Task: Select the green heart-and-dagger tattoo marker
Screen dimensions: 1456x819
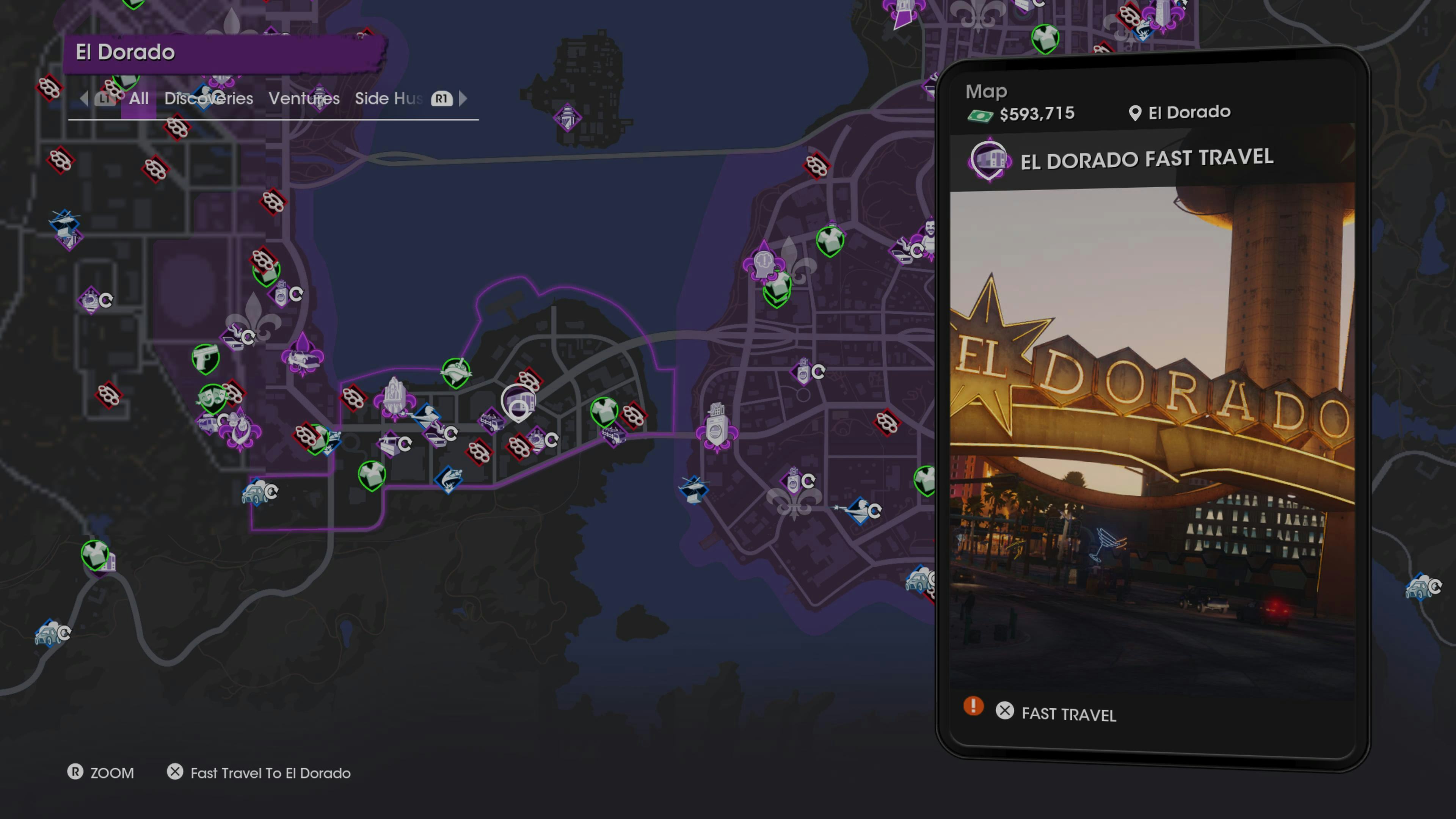Action: click(x=455, y=372)
